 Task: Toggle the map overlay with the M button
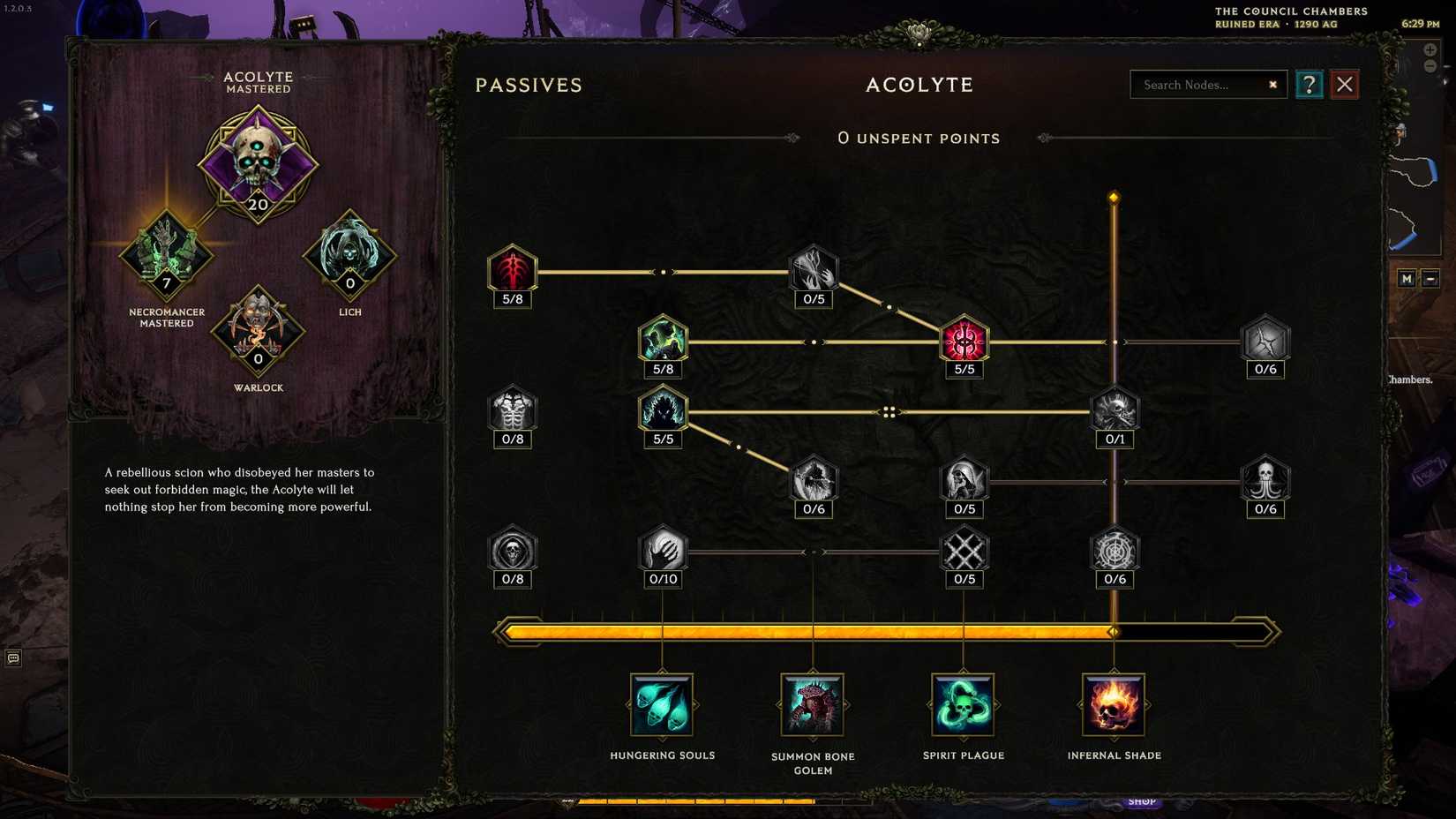[x=1407, y=278]
